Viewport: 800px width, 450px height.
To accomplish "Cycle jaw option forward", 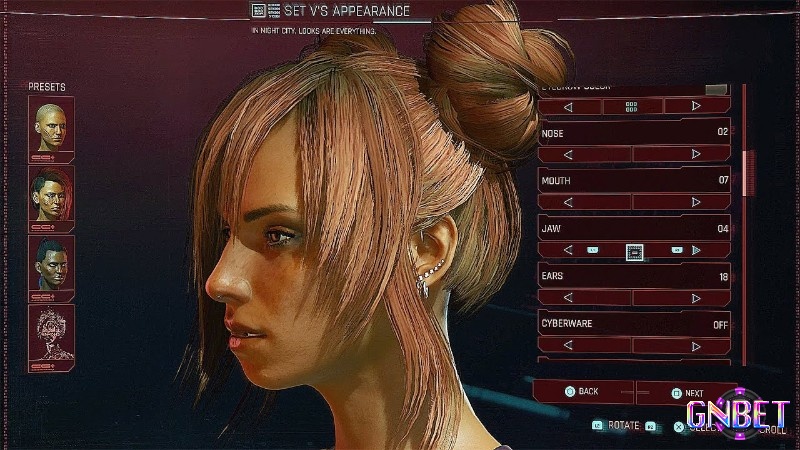I will [696, 250].
